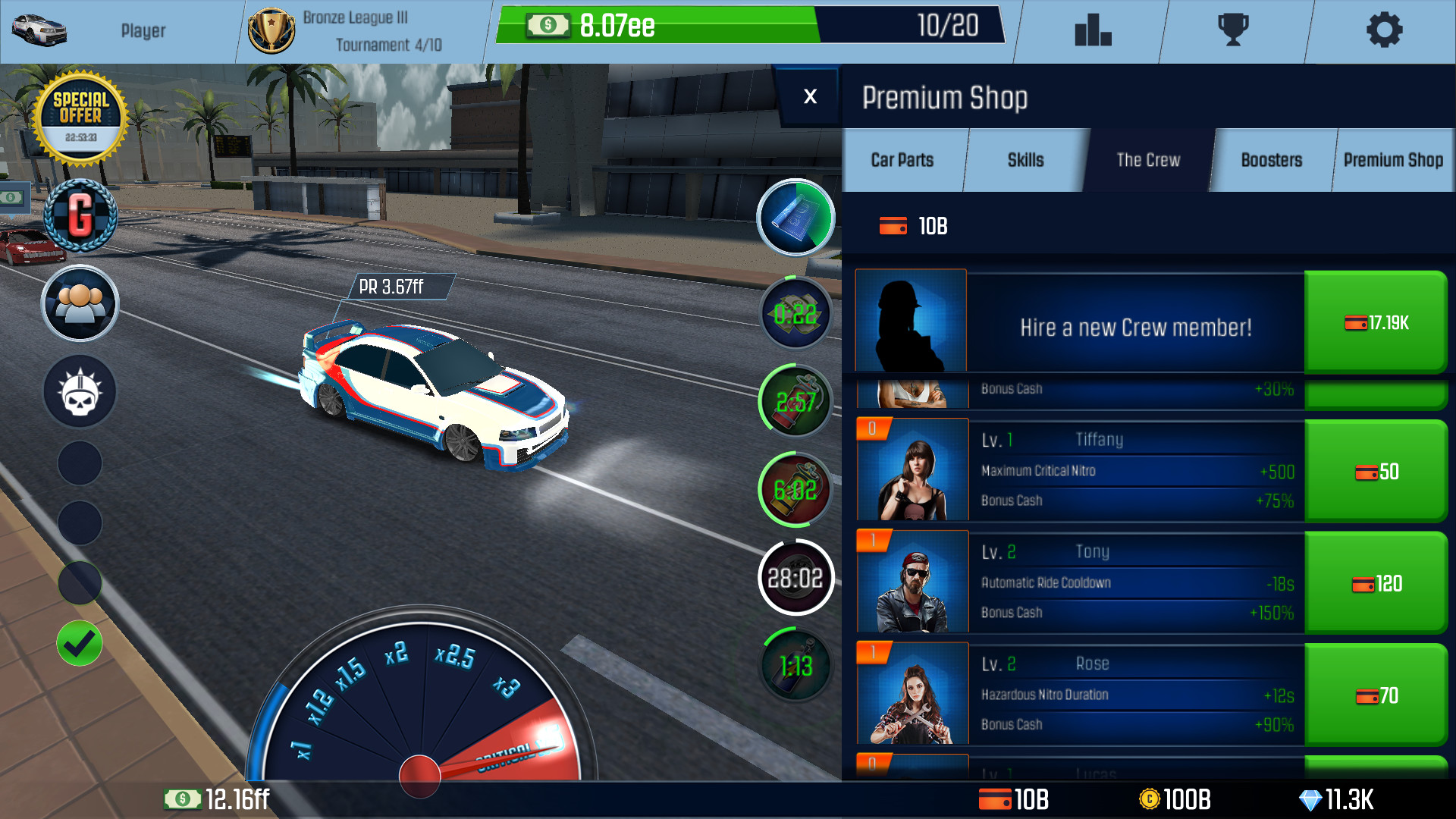Open the Boosters tab
Screen dimensions: 1456x819
(x=1272, y=160)
